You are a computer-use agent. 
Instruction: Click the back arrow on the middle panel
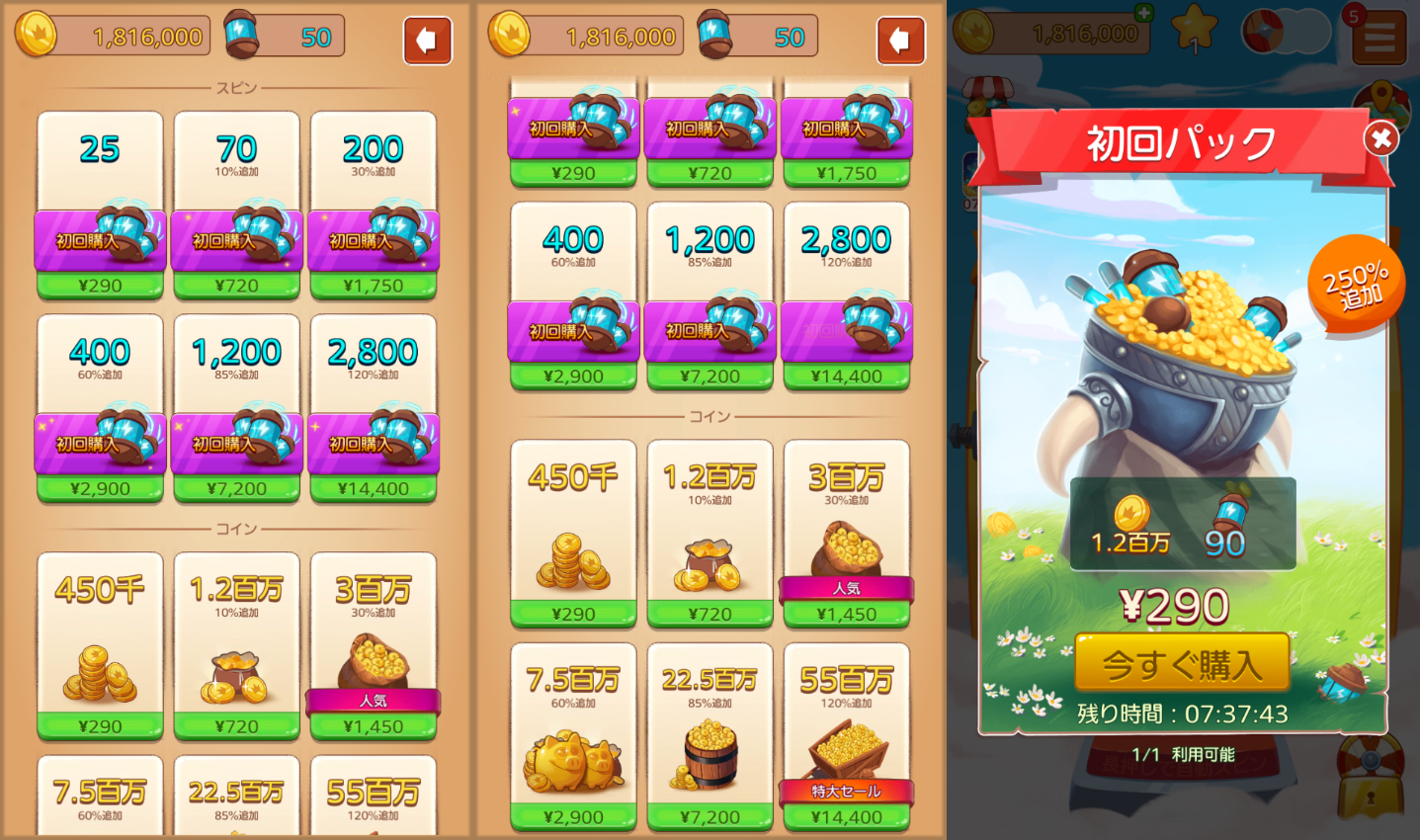(x=900, y=41)
